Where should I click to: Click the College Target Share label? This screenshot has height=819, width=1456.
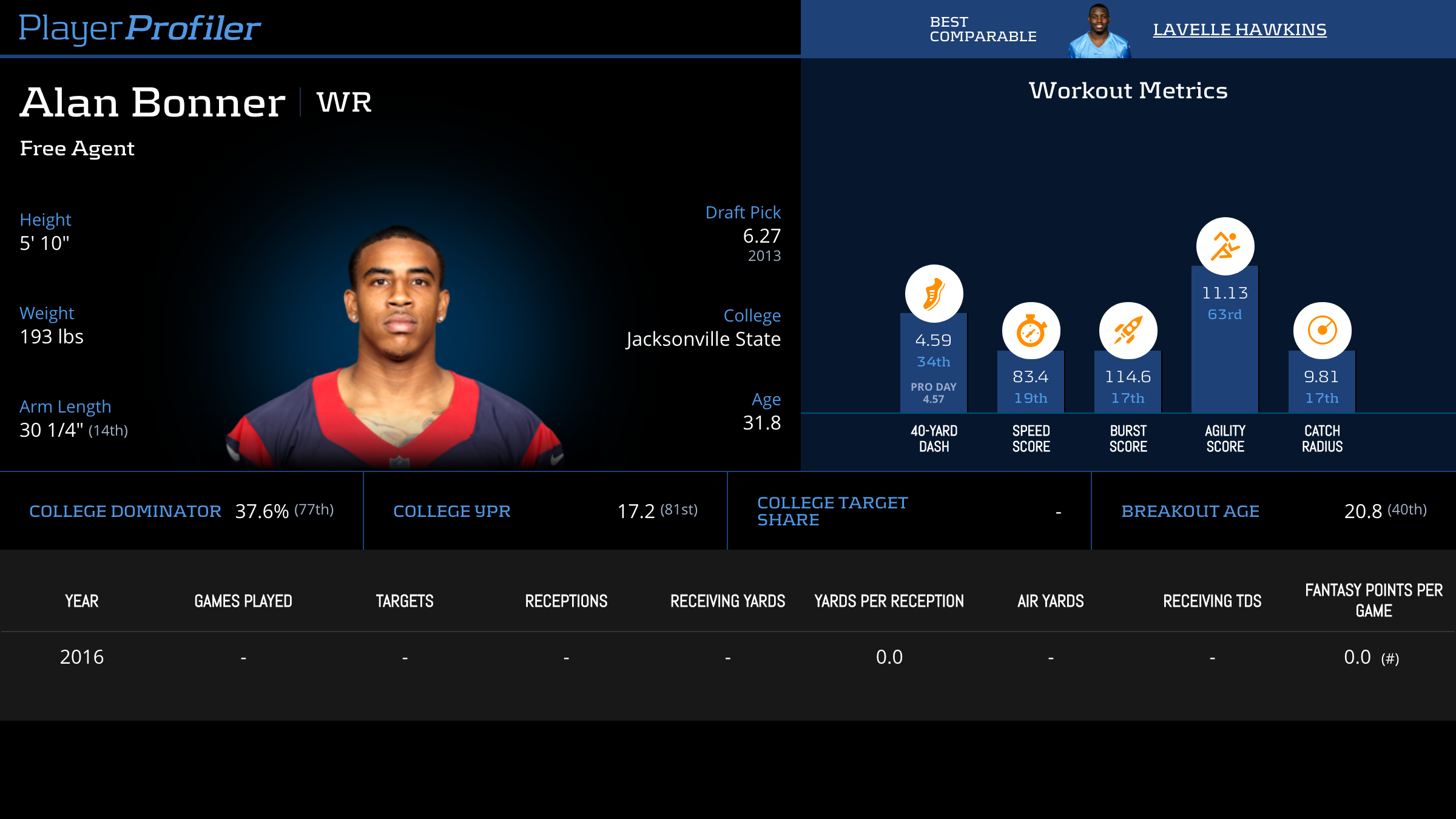point(832,511)
